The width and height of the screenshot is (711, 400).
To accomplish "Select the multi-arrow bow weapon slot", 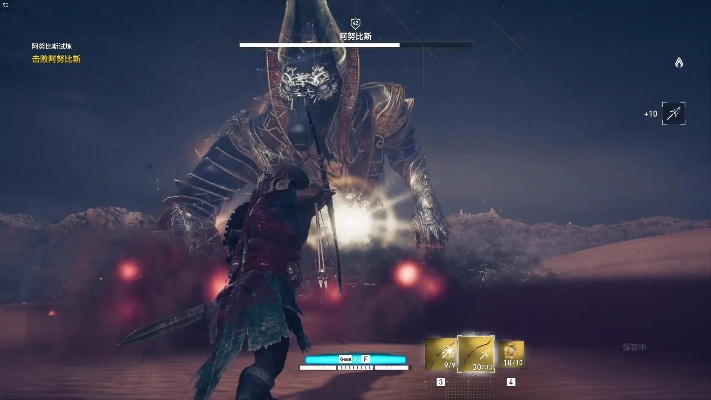I will click(441, 354).
